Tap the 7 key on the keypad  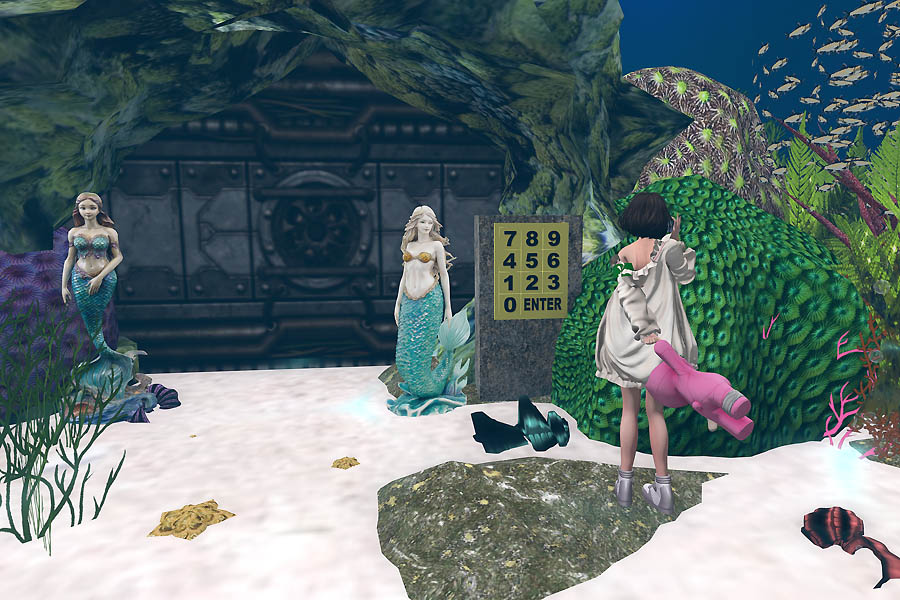[x=511, y=239]
